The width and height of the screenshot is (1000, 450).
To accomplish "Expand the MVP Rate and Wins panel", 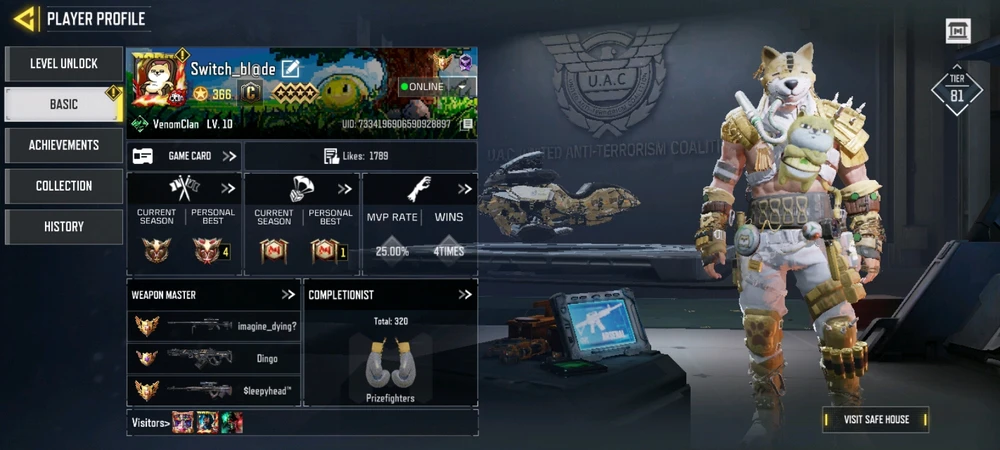I will pyautogui.click(x=464, y=189).
